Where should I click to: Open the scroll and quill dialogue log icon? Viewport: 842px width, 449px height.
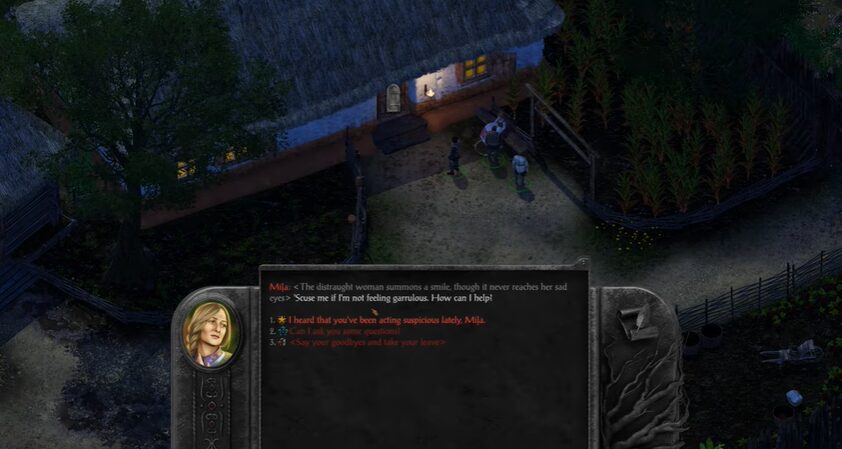click(x=637, y=323)
